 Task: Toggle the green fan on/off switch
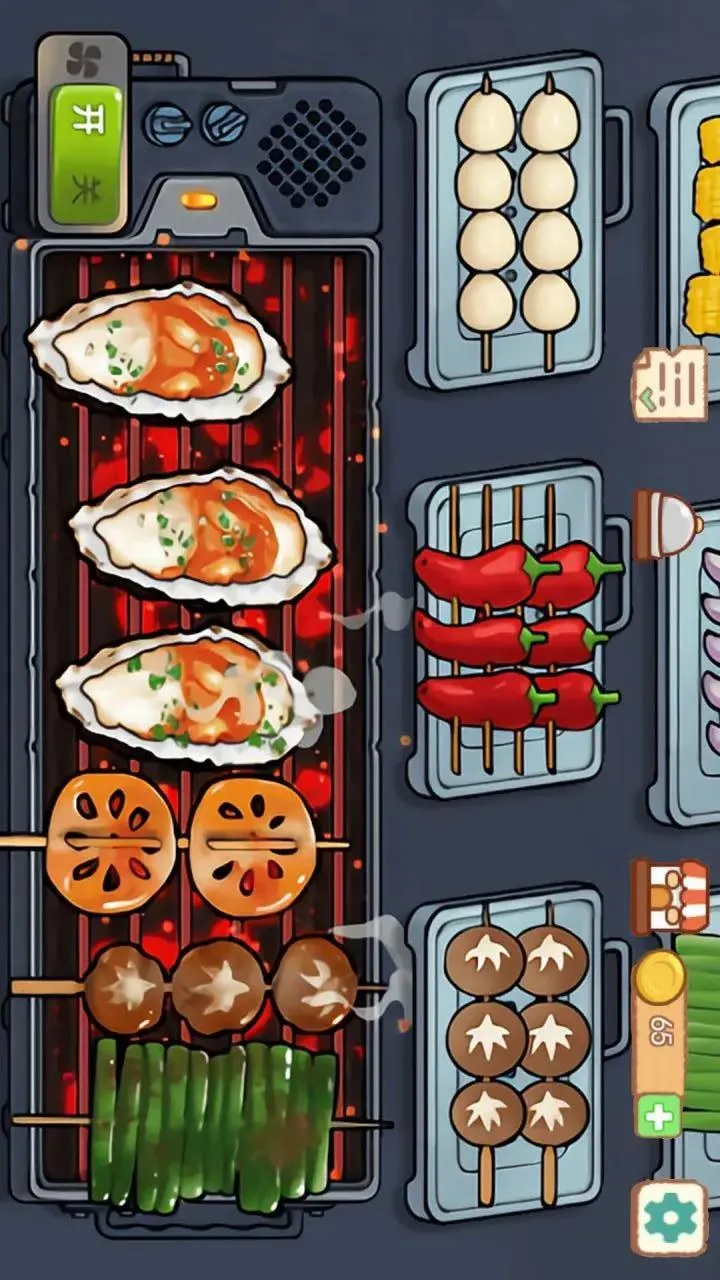(86, 153)
